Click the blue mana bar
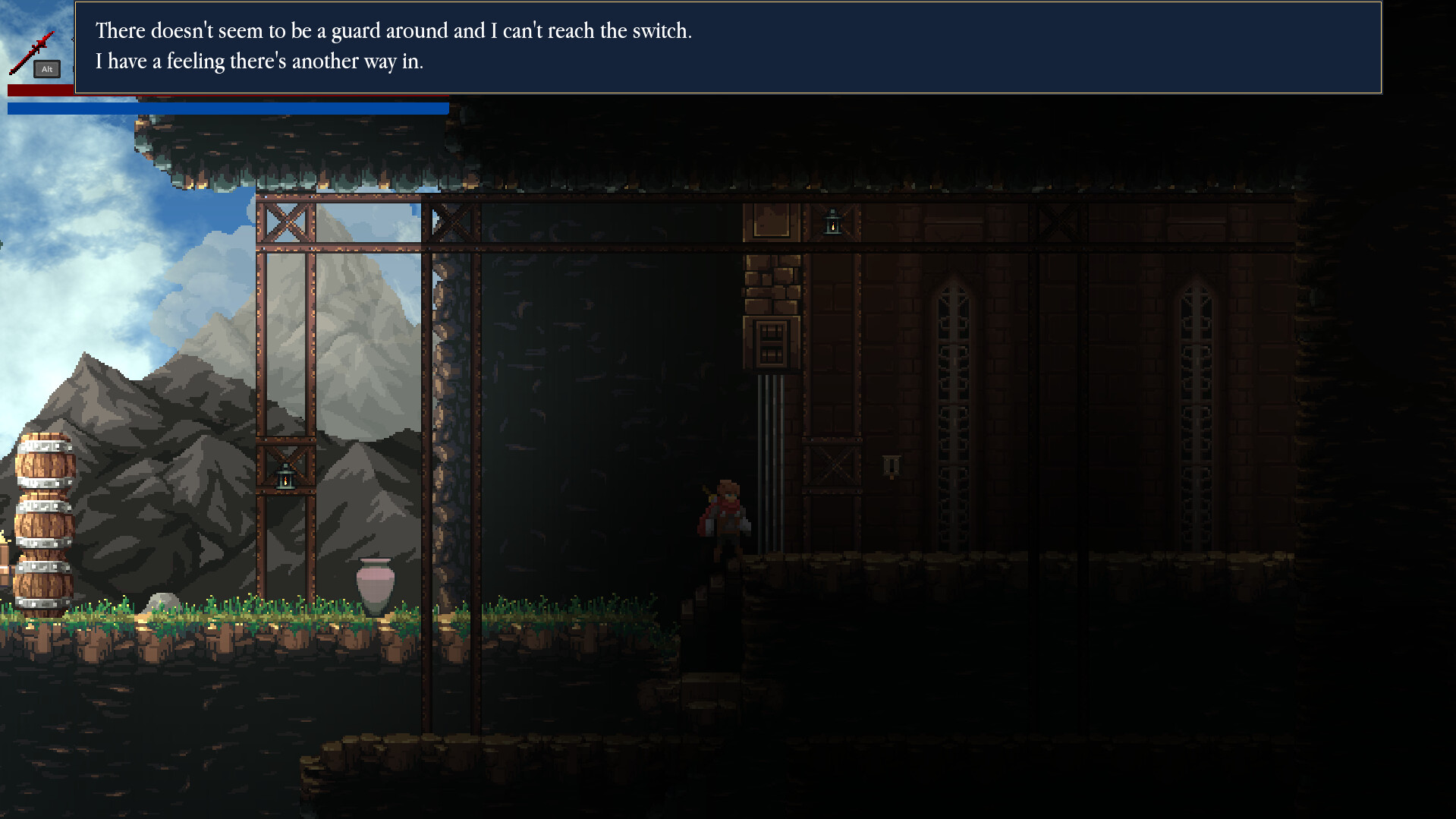Viewport: 1456px width, 819px height. 228,109
